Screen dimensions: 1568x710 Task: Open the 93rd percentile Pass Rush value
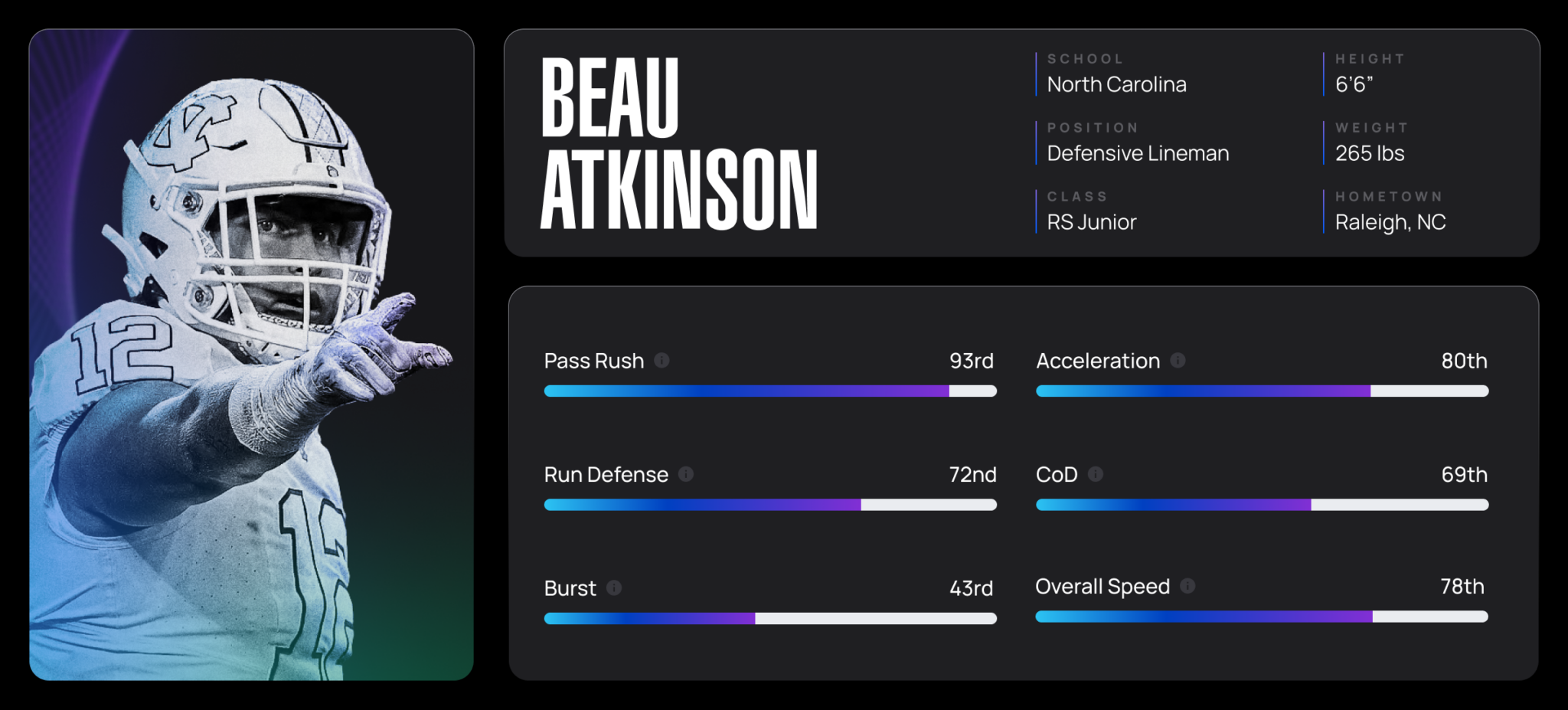coord(972,360)
